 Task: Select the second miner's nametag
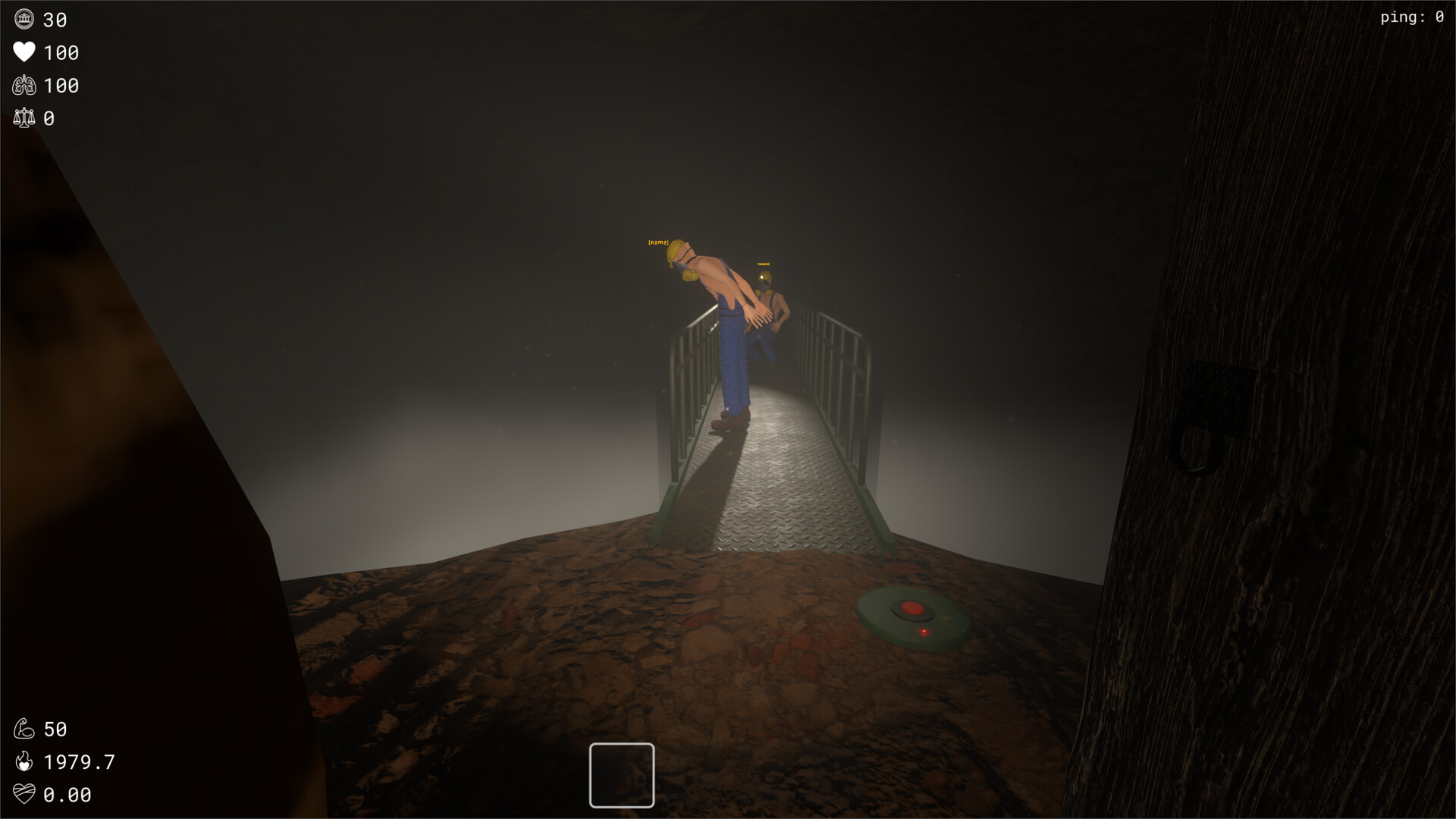(763, 263)
